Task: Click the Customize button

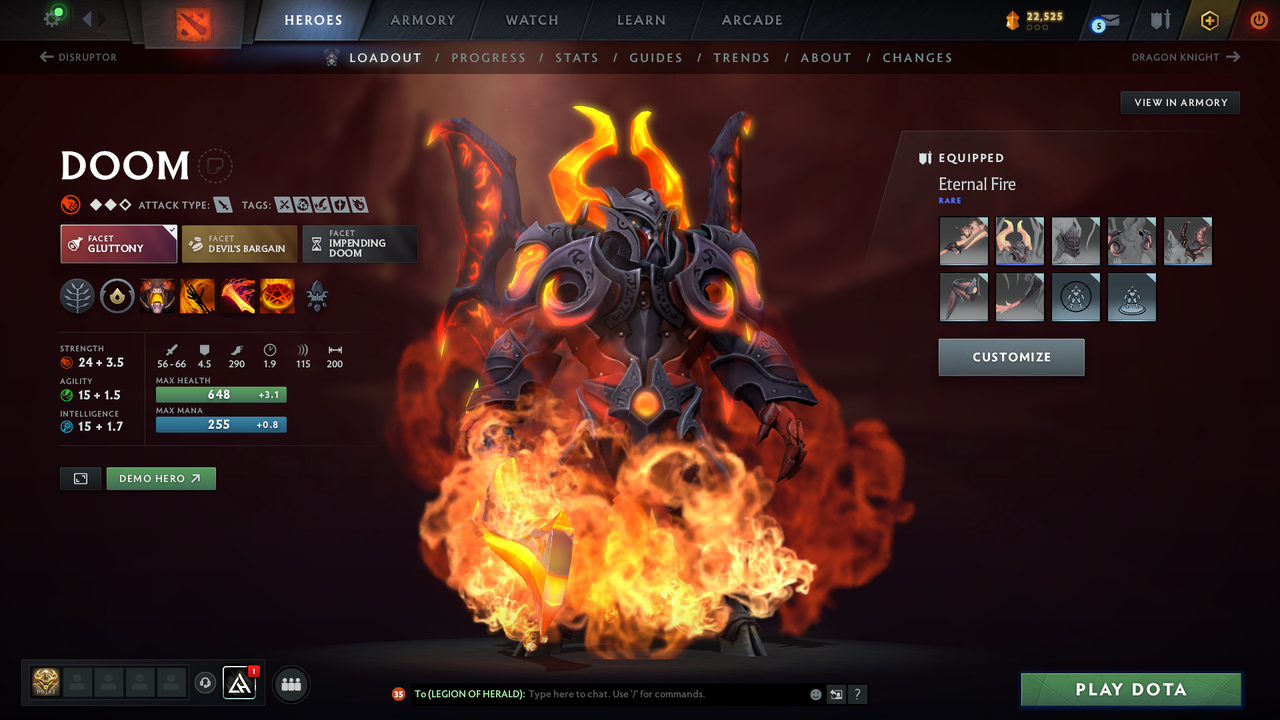Action: tap(1011, 357)
